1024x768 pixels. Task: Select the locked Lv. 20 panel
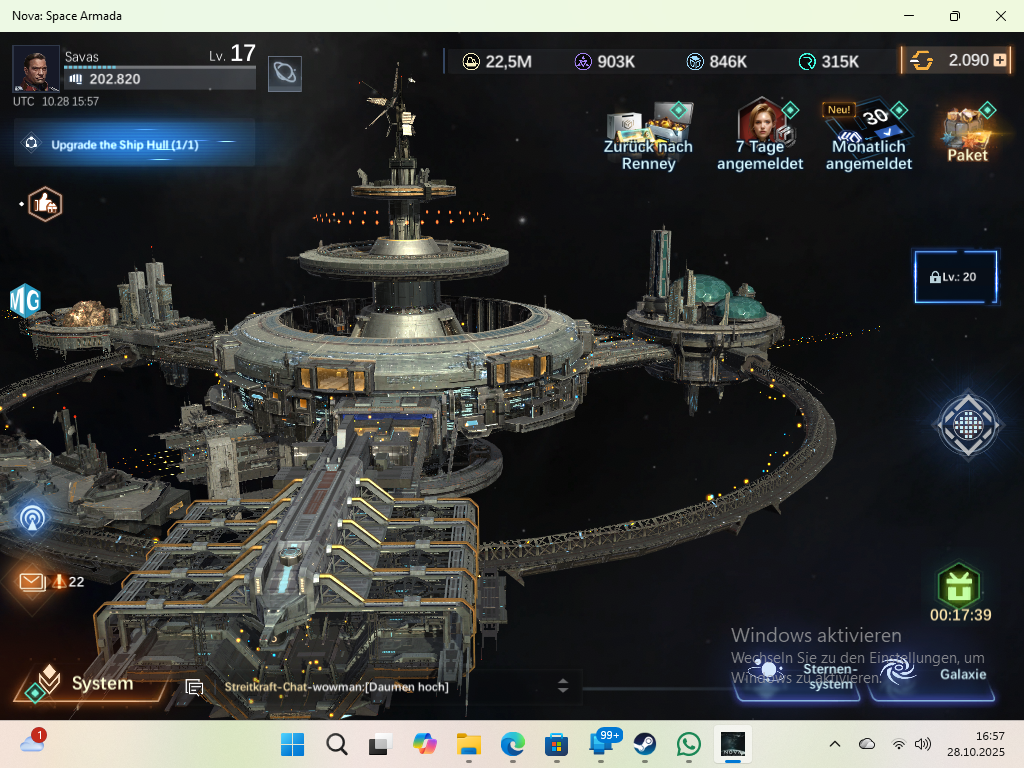(x=955, y=276)
